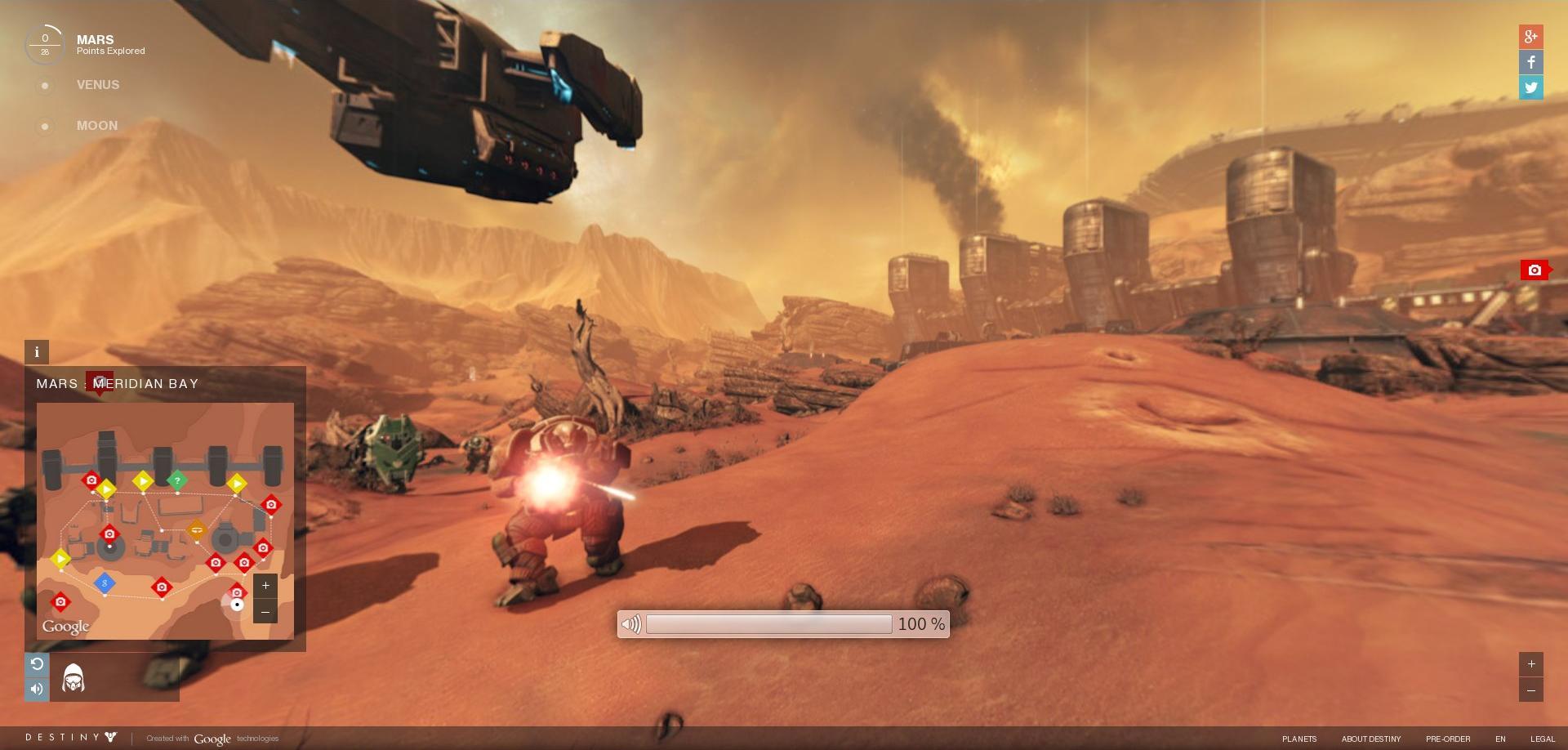
Task: Share via the Facebook button
Action: [x=1530, y=62]
